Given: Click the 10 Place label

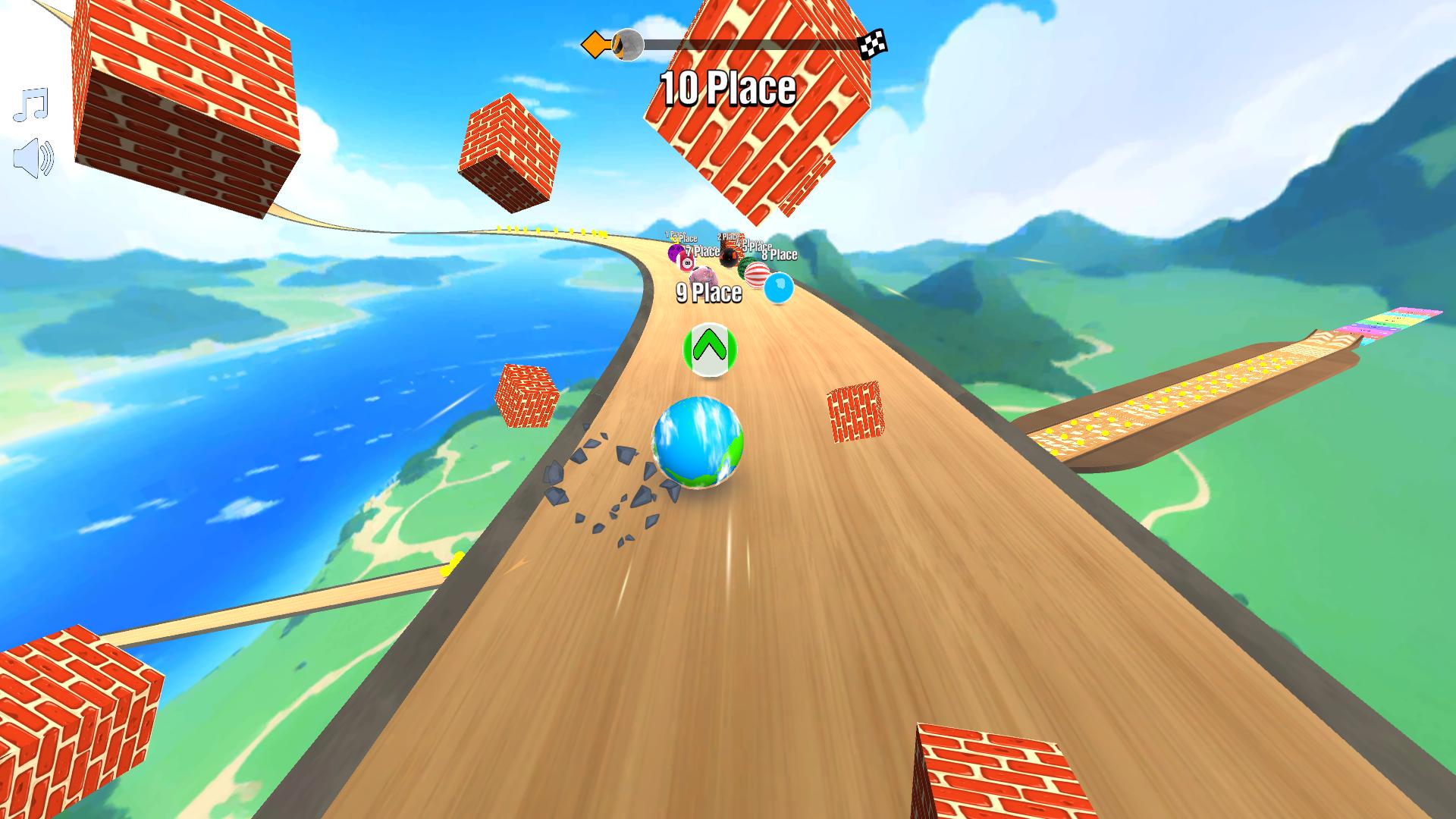Looking at the screenshot, I should point(727,88).
